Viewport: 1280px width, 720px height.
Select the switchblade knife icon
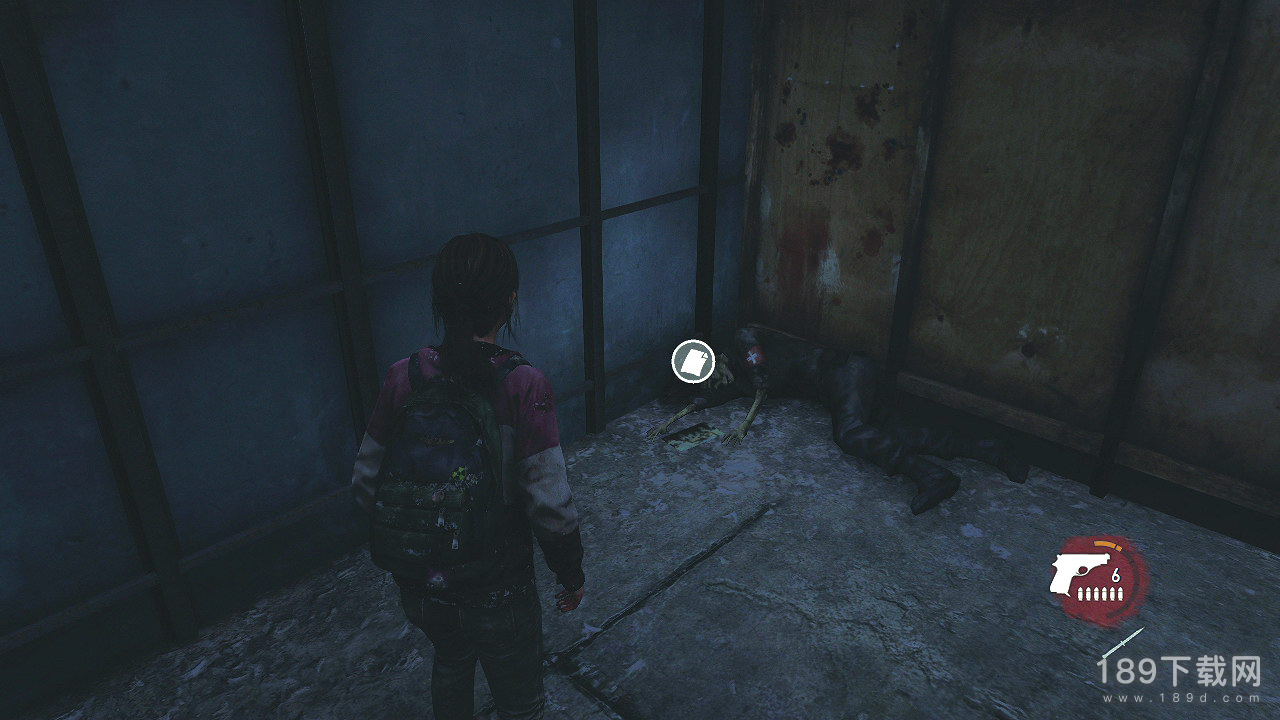tap(1123, 643)
